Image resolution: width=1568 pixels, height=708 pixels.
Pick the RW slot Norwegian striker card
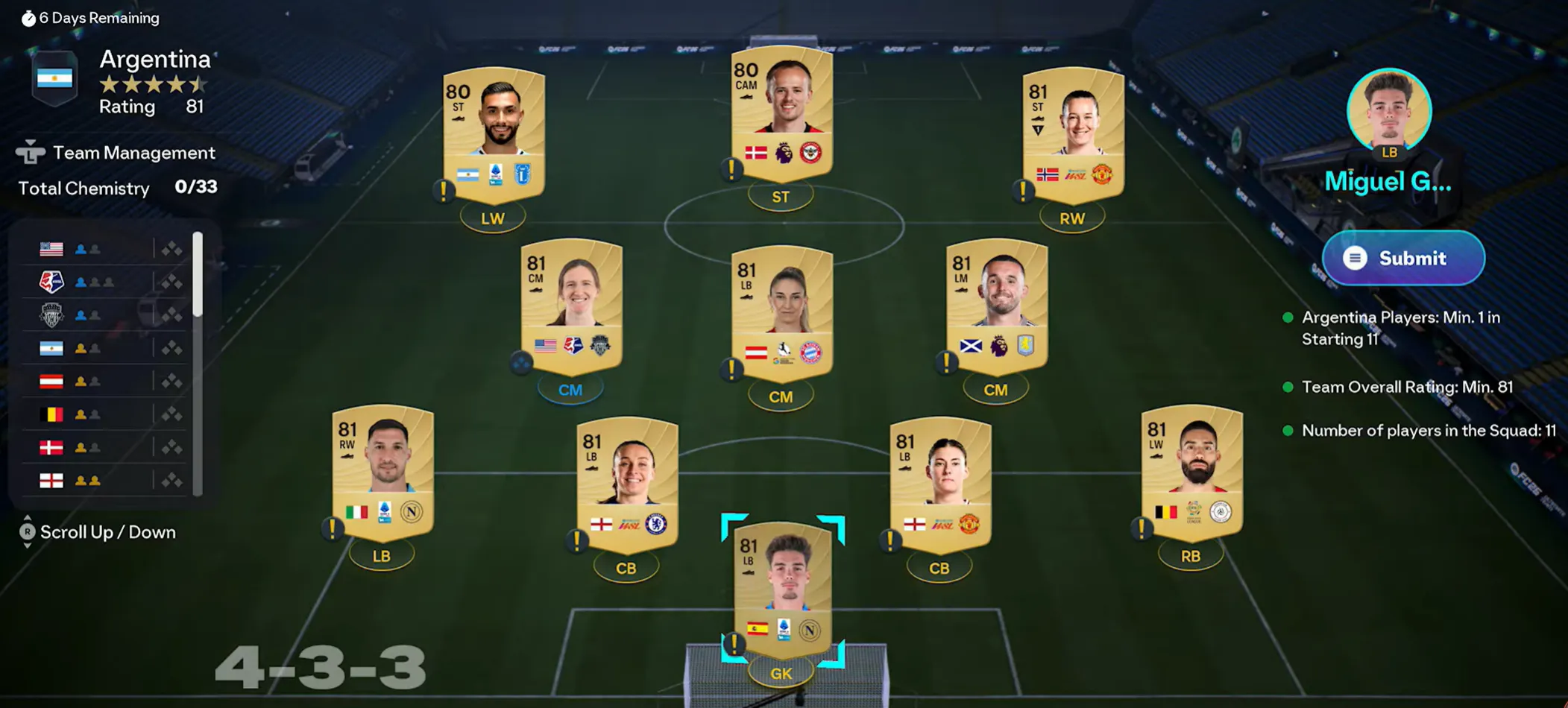point(1072,134)
